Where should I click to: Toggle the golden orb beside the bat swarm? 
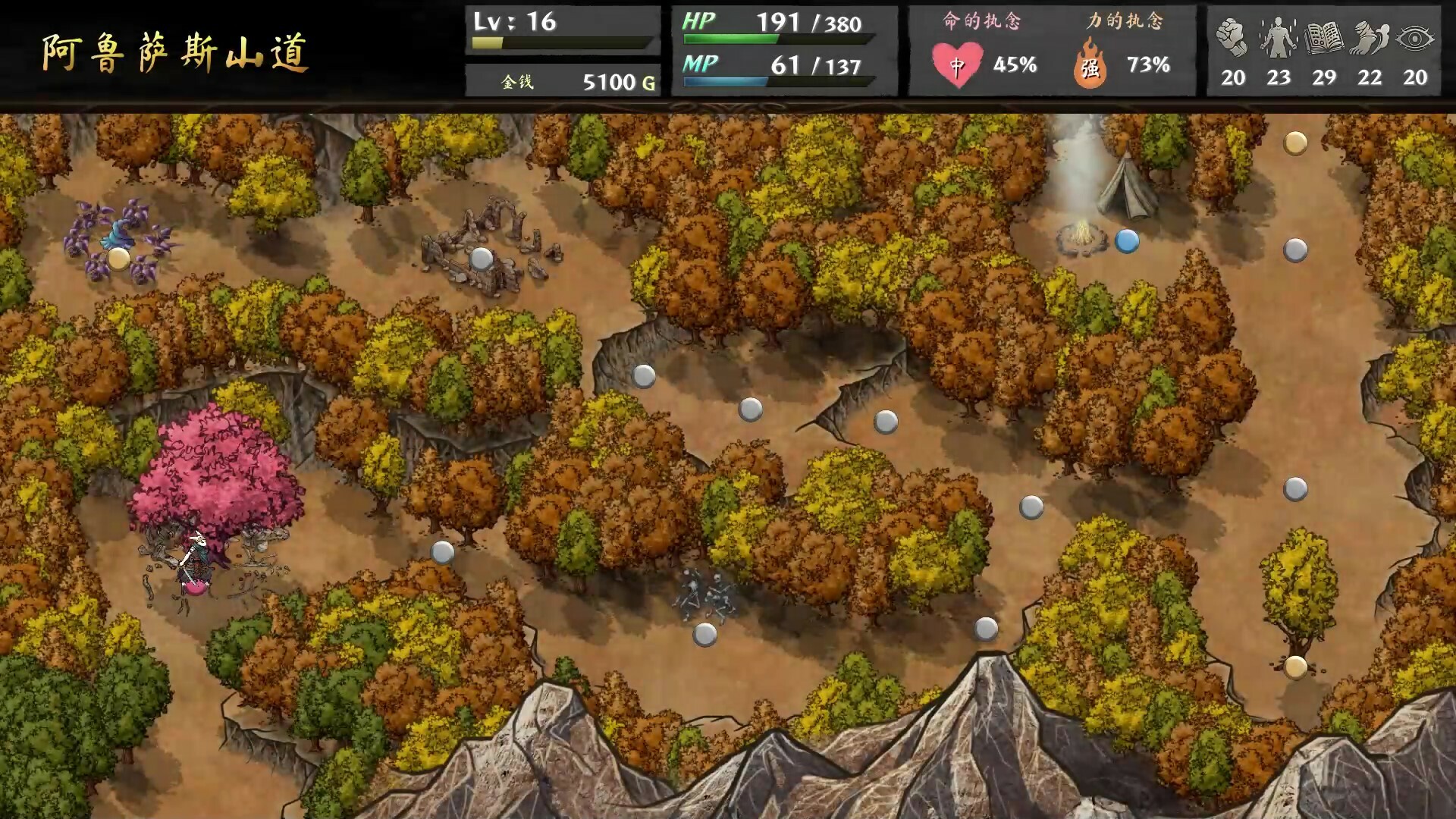click(x=118, y=259)
